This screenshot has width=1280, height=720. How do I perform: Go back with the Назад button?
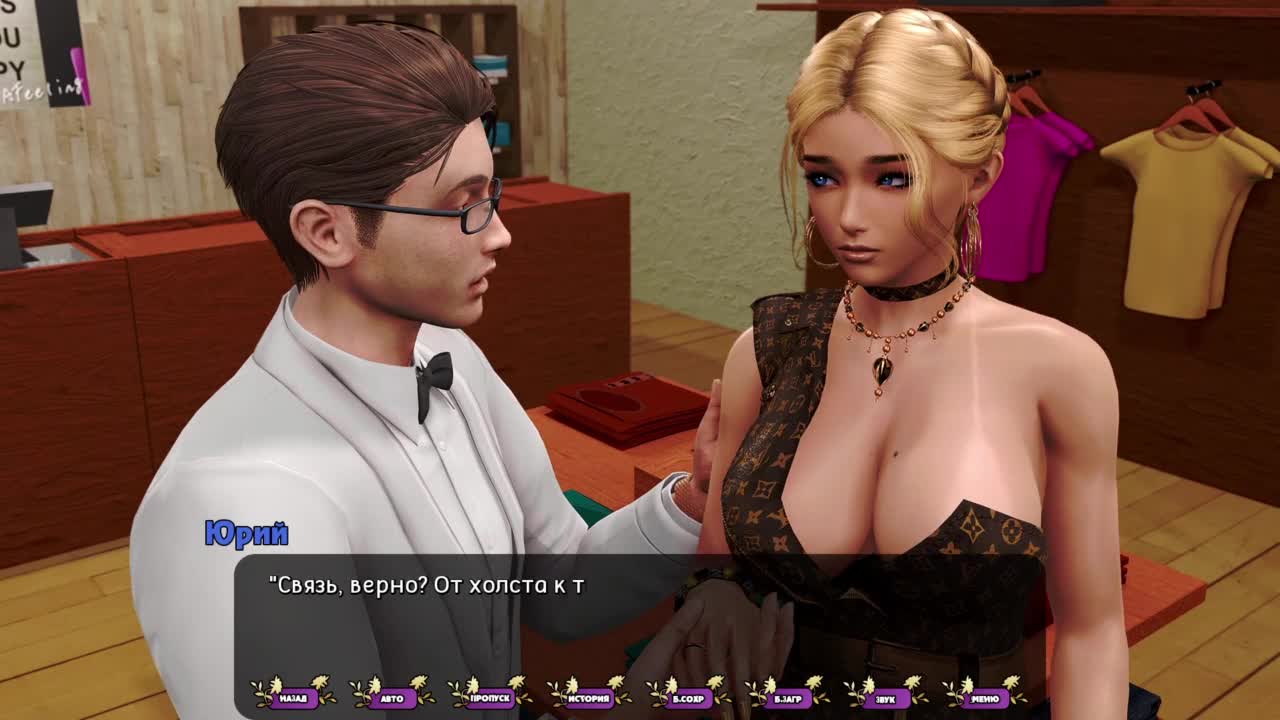293,697
